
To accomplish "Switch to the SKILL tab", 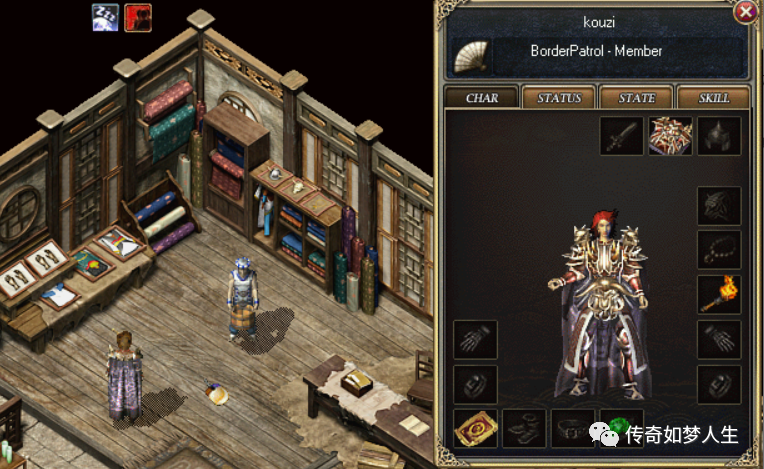I will point(714,97).
